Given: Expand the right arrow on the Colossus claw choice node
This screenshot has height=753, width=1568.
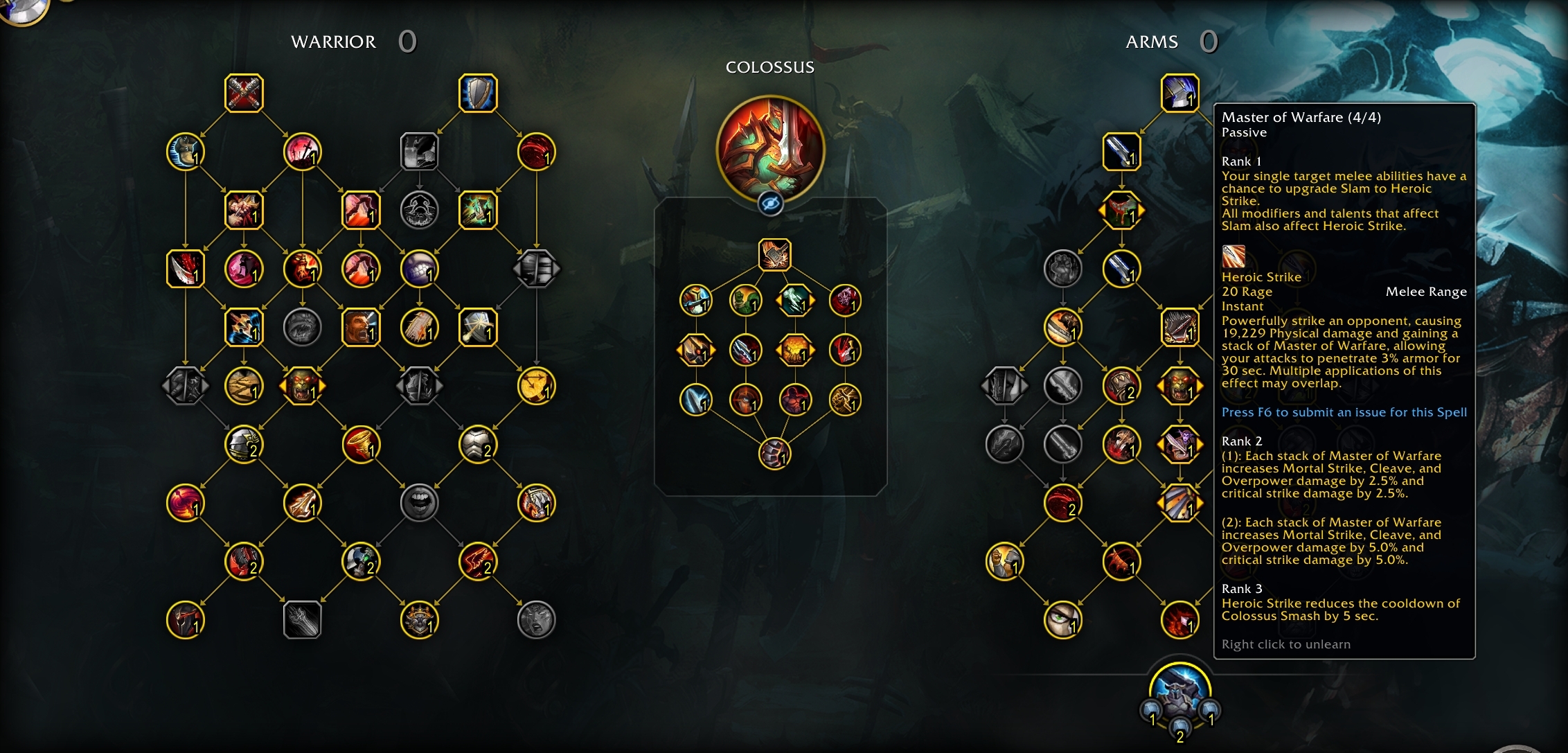Looking at the screenshot, I should pyautogui.click(x=813, y=301).
